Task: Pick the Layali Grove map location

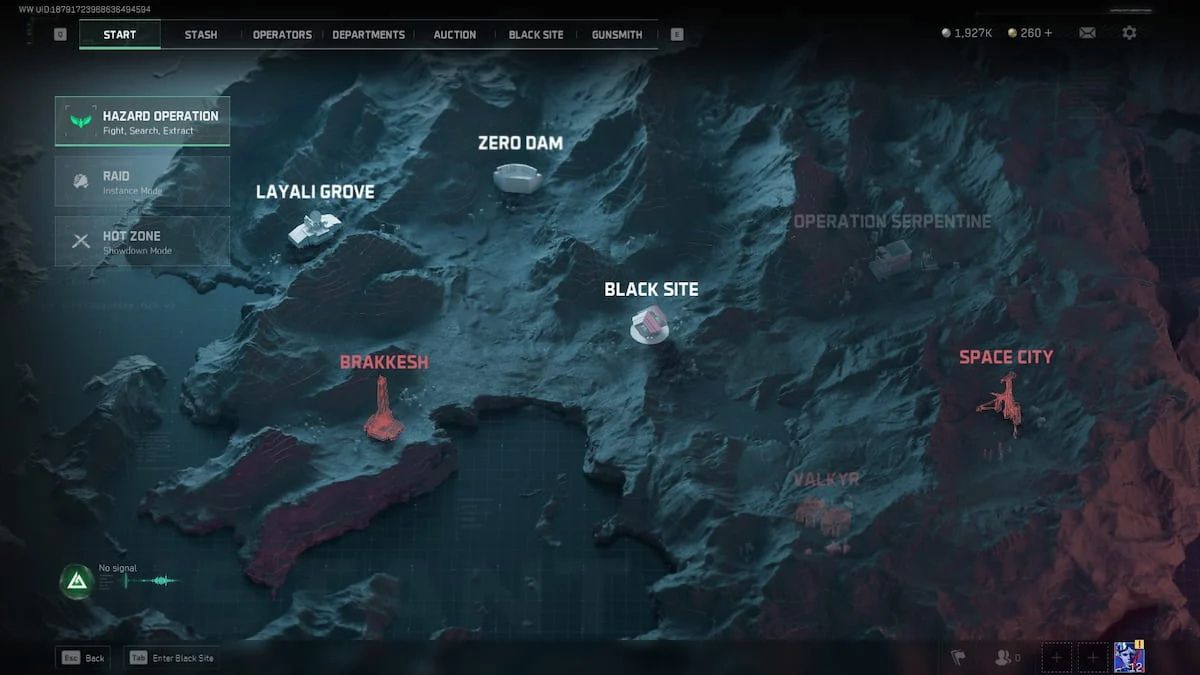Action: point(314,228)
